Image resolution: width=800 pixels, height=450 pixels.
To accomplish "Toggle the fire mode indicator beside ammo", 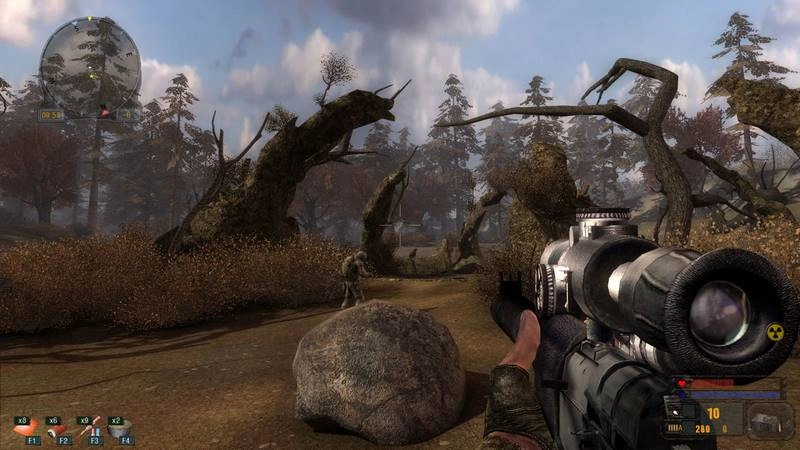I will tap(677, 428).
